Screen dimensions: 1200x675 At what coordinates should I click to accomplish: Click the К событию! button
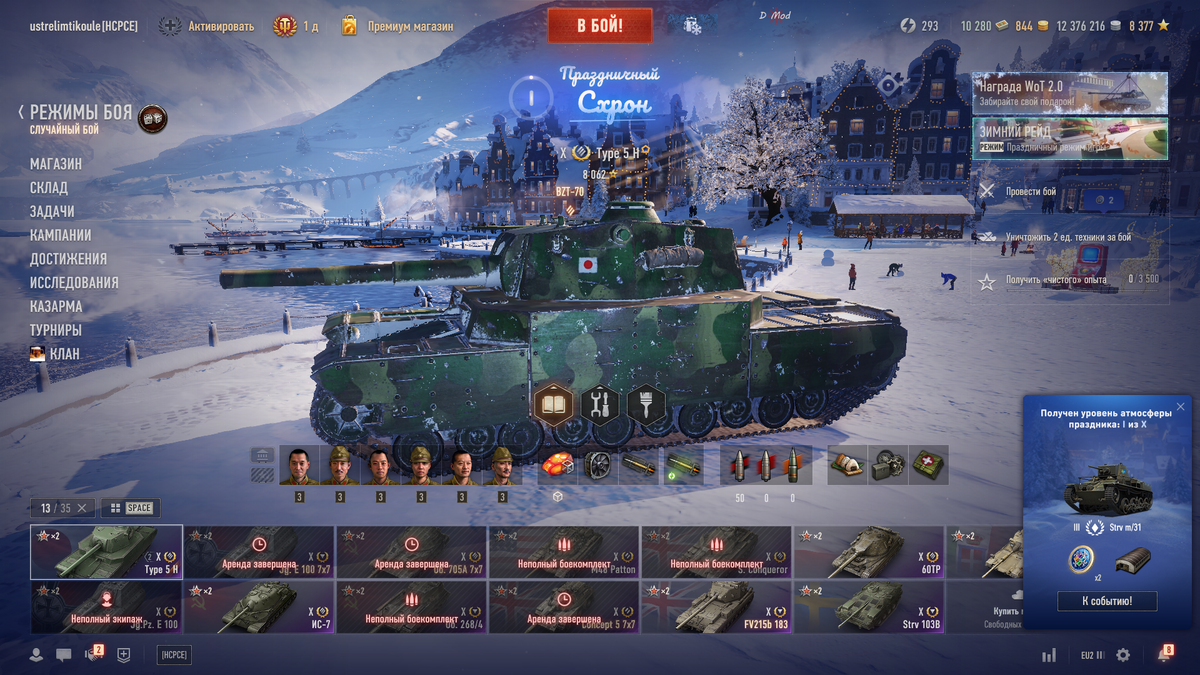pos(1107,601)
